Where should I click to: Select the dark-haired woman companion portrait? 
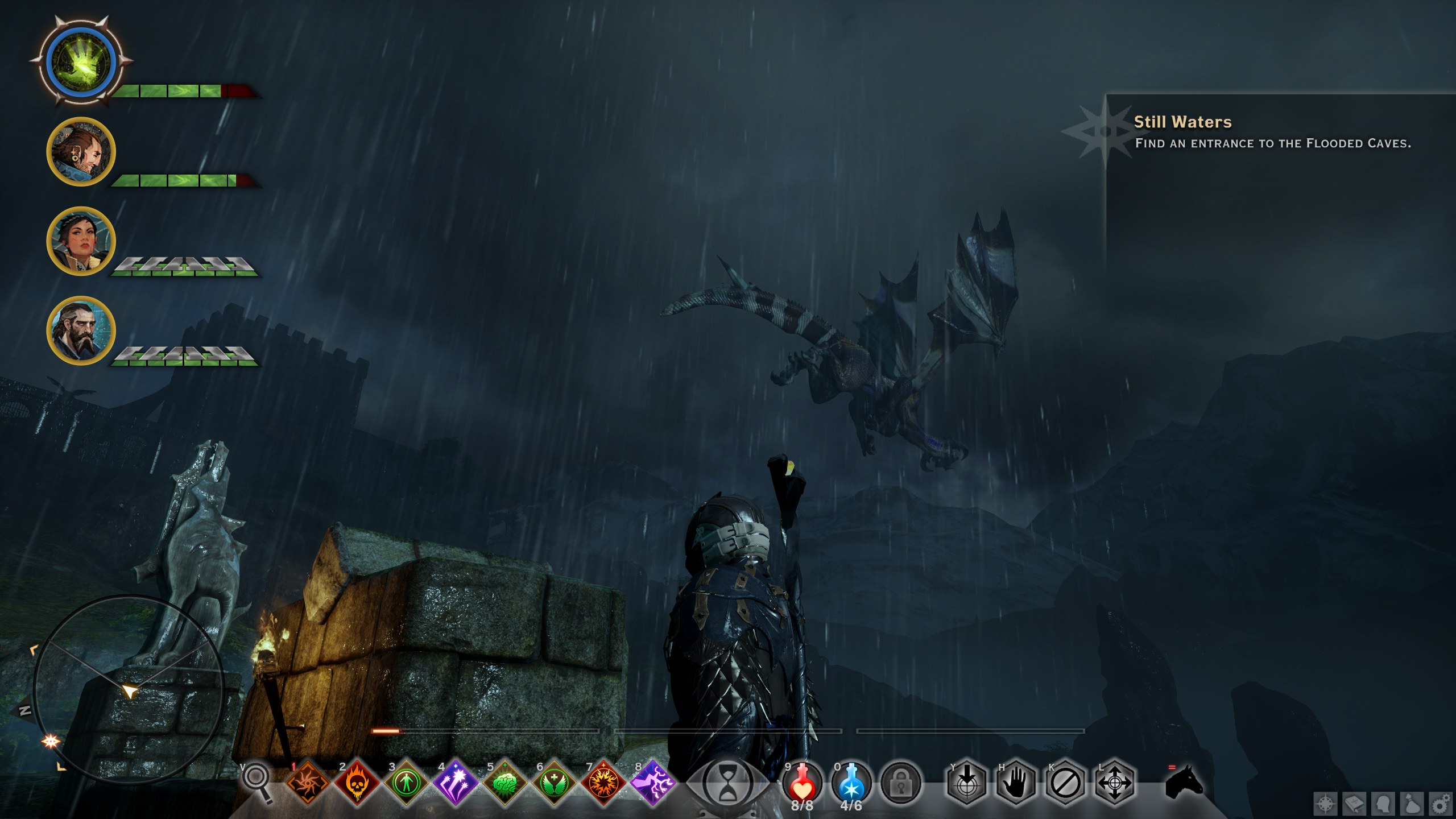(x=81, y=241)
